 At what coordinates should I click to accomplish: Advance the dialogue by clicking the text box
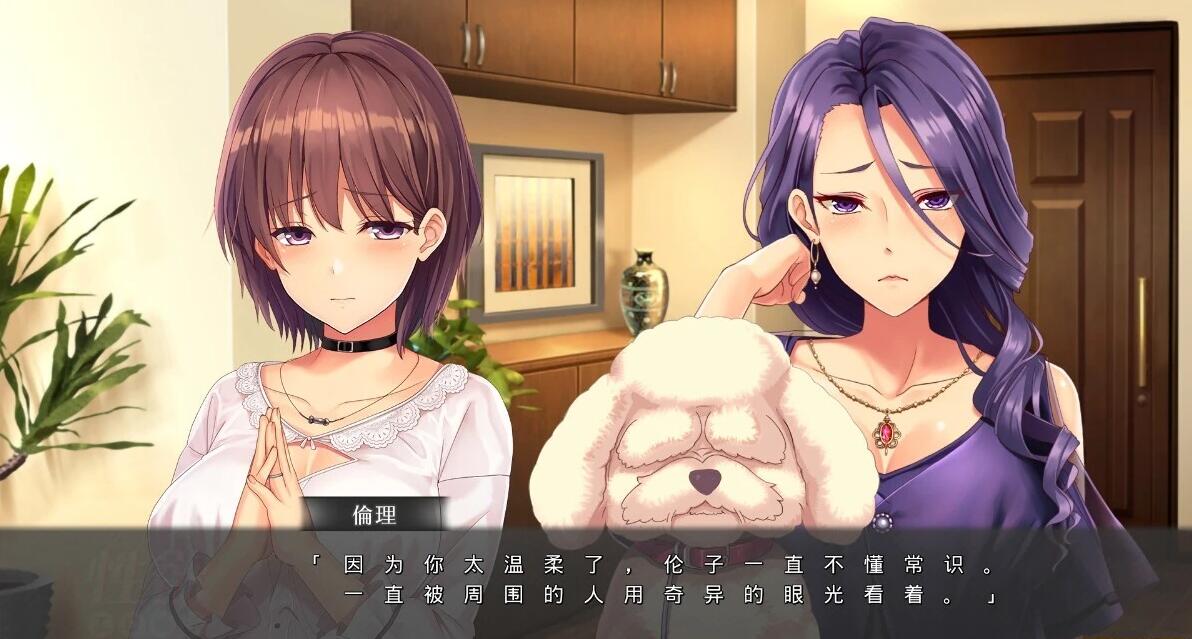pyautogui.click(x=650, y=582)
